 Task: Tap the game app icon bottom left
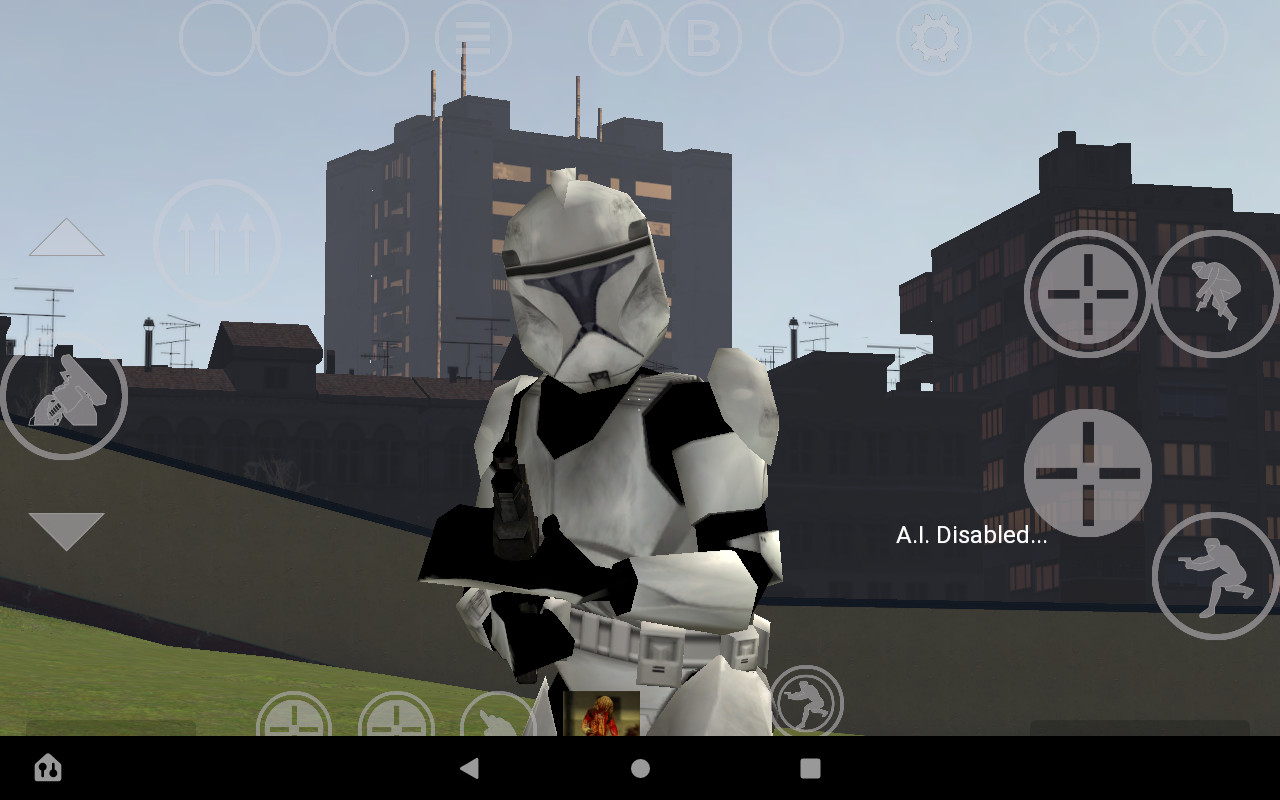47,768
